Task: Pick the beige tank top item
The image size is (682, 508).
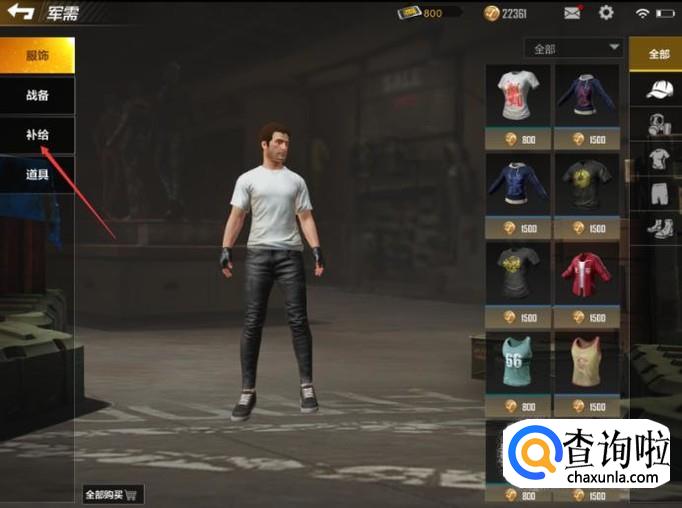Action: tap(587, 362)
